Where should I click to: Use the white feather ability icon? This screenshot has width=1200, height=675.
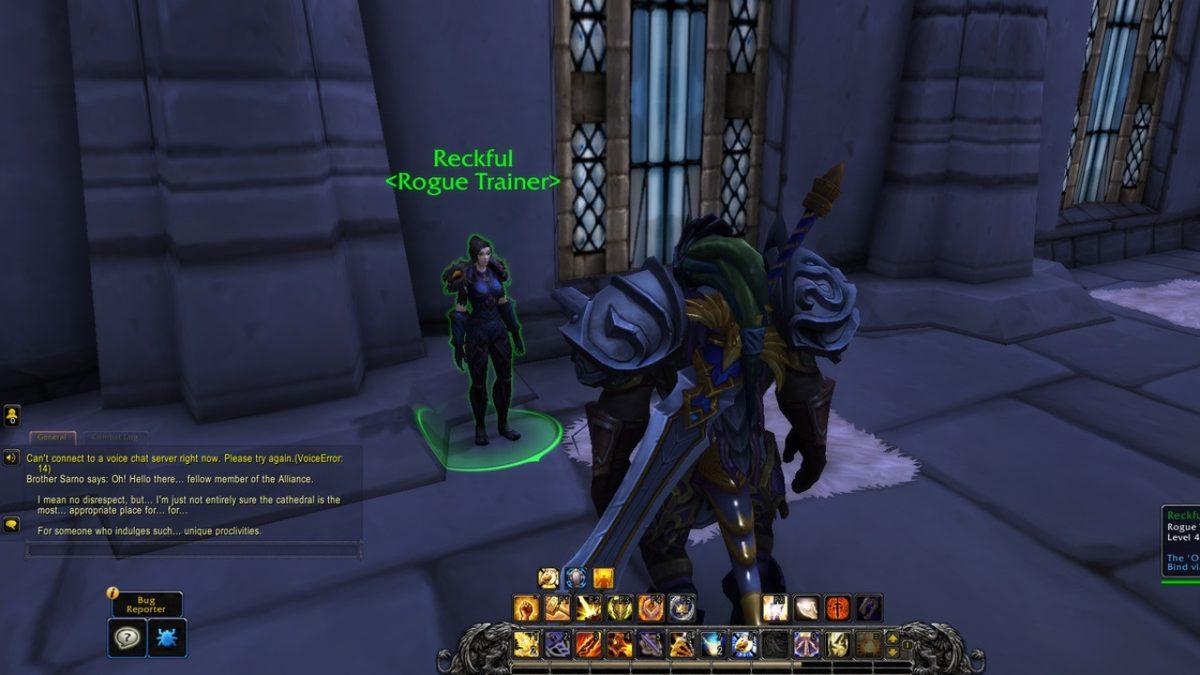(806, 608)
